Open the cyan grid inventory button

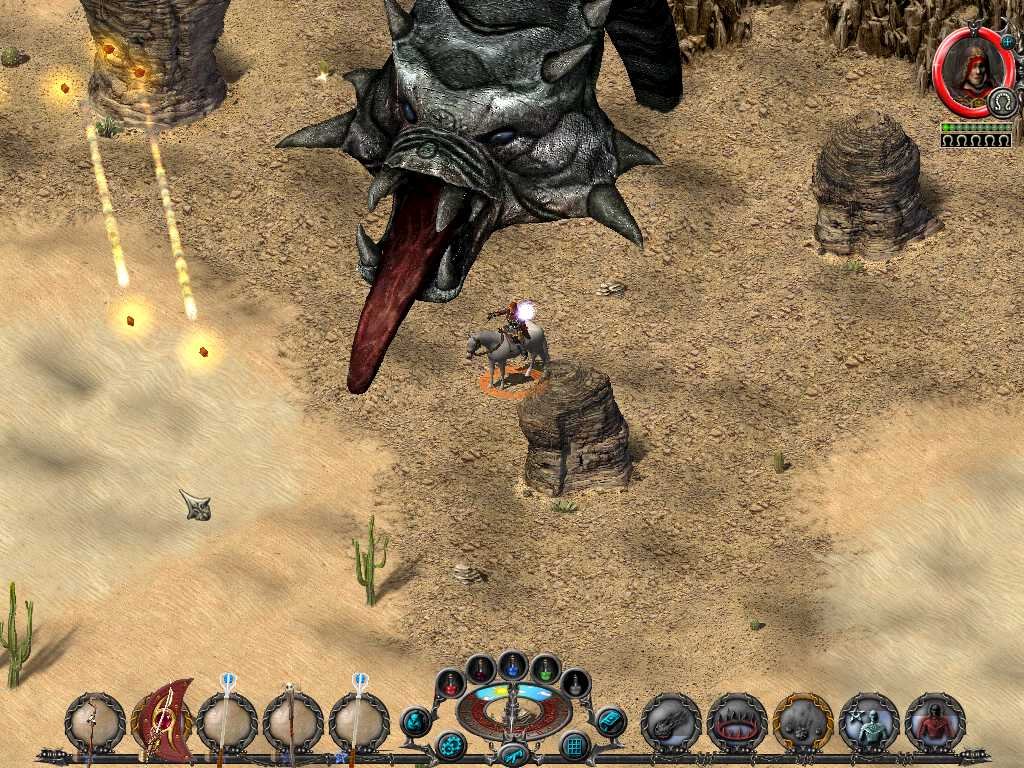point(575,745)
